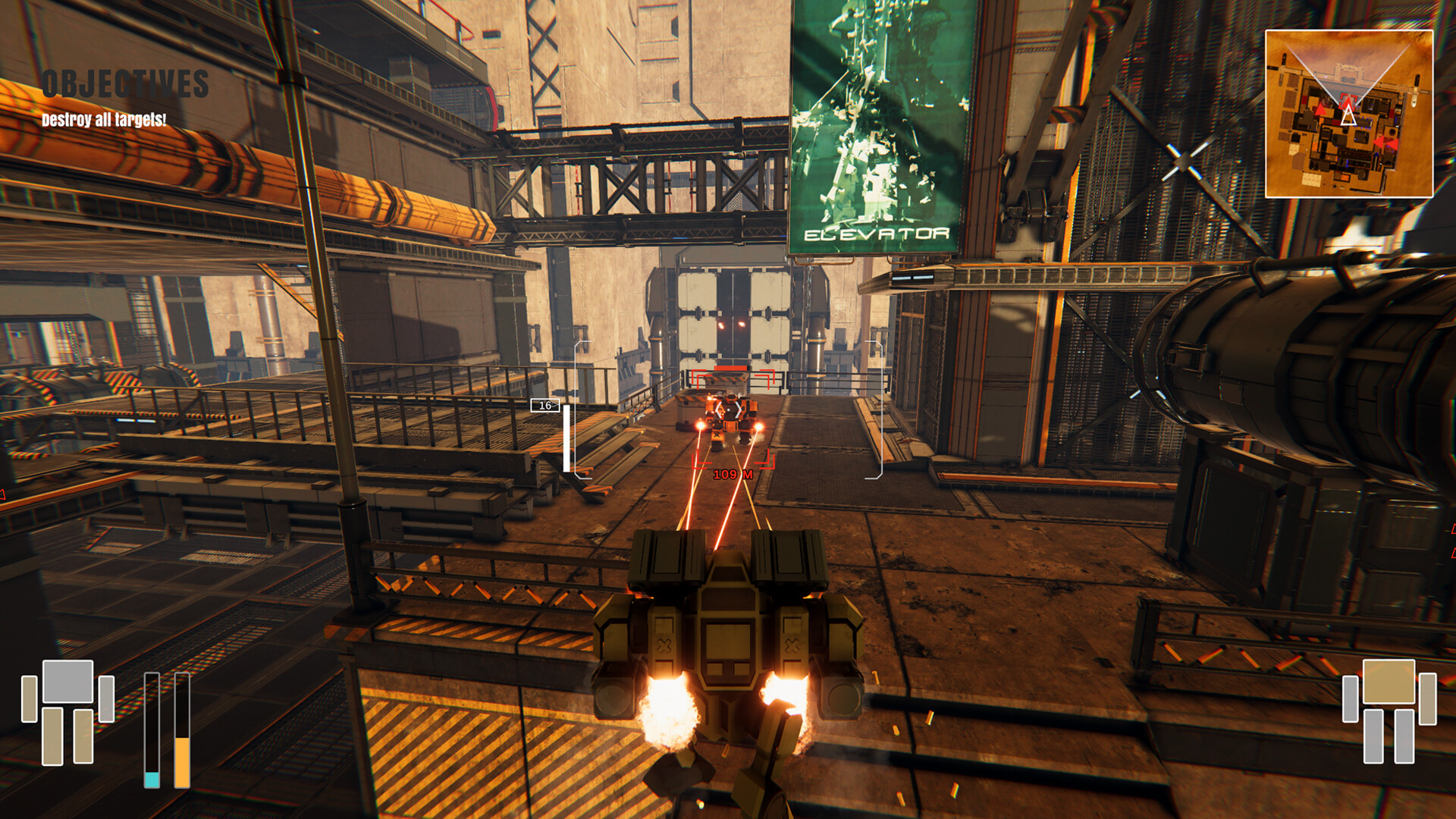Click the player arrow on the minimap
The width and height of the screenshot is (1456, 819).
(1349, 115)
